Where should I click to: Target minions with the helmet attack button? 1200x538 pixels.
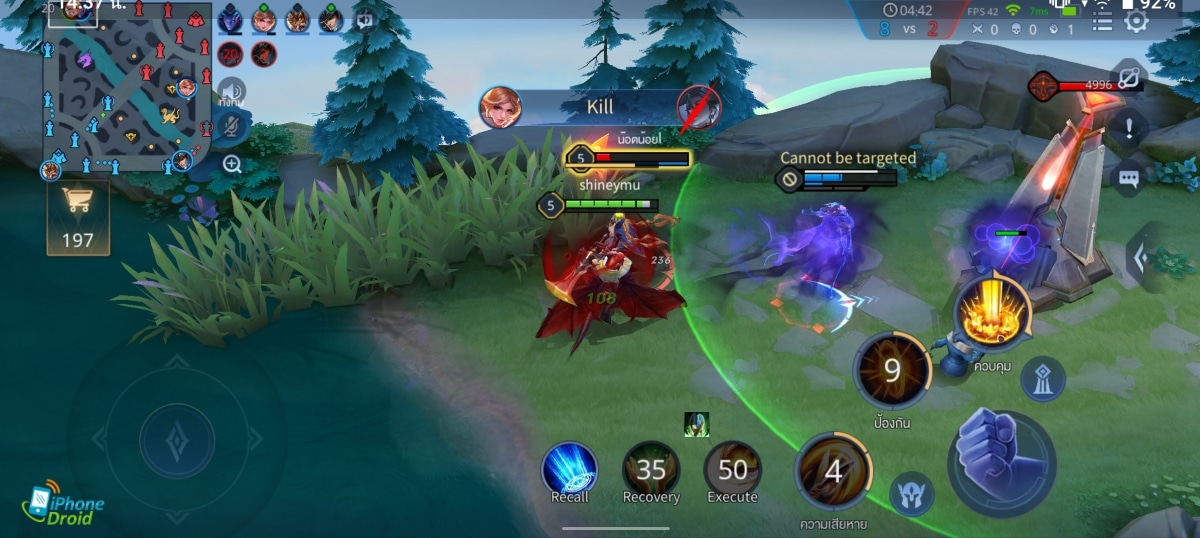tap(912, 494)
